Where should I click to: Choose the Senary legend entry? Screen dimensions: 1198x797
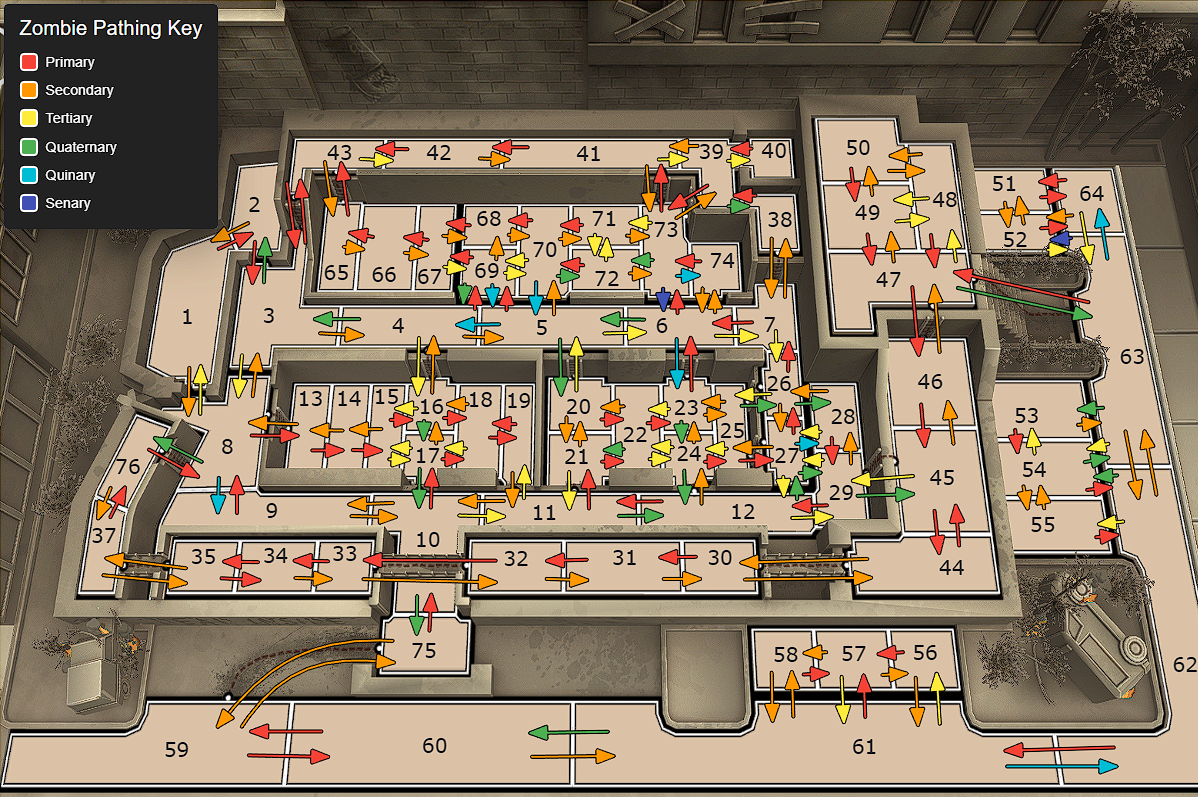point(67,203)
